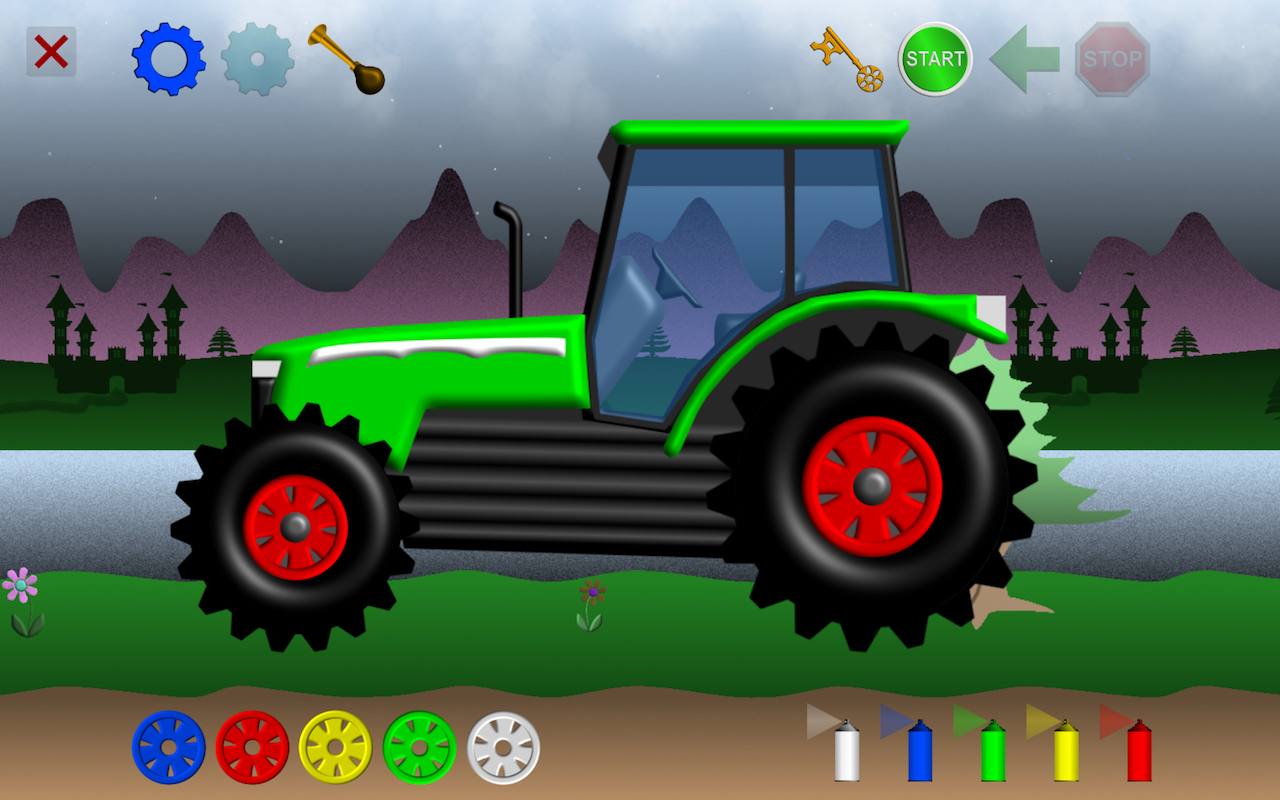Viewport: 1280px width, 800px height.
Task: Click the red X exit icon
Action: (x=50, y=50)
